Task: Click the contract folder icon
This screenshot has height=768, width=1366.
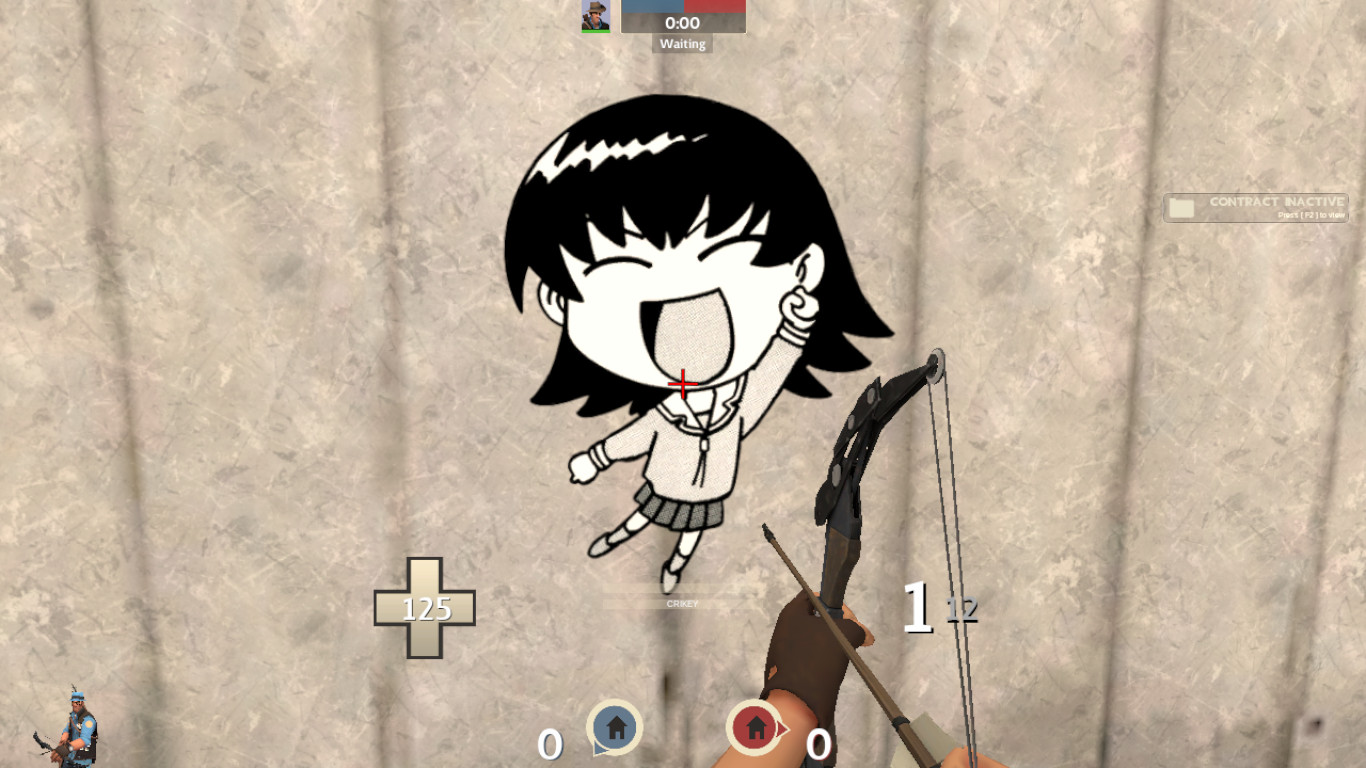Action: pos(1181,205)
